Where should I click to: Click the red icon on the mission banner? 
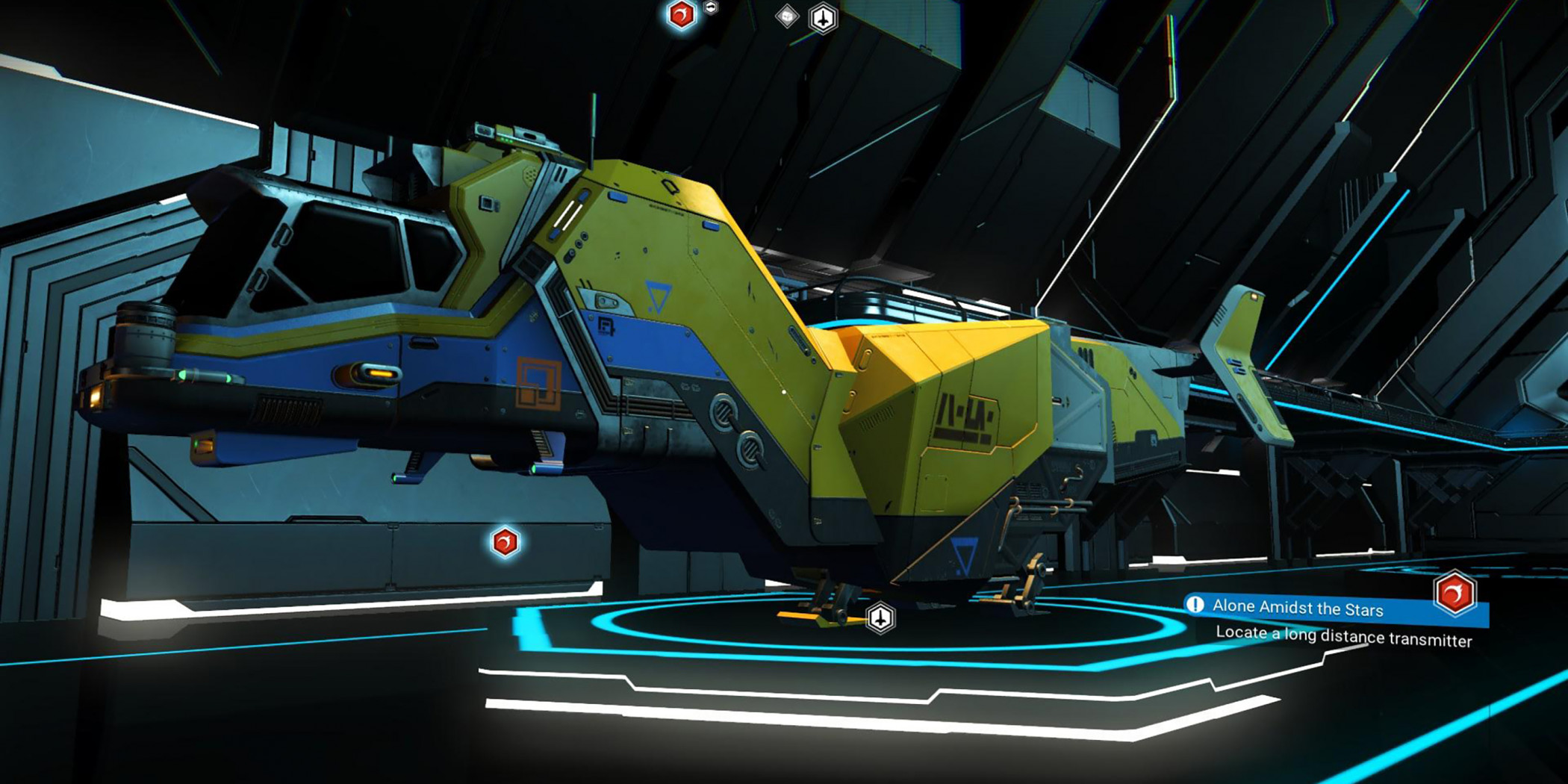point(1455,594)
